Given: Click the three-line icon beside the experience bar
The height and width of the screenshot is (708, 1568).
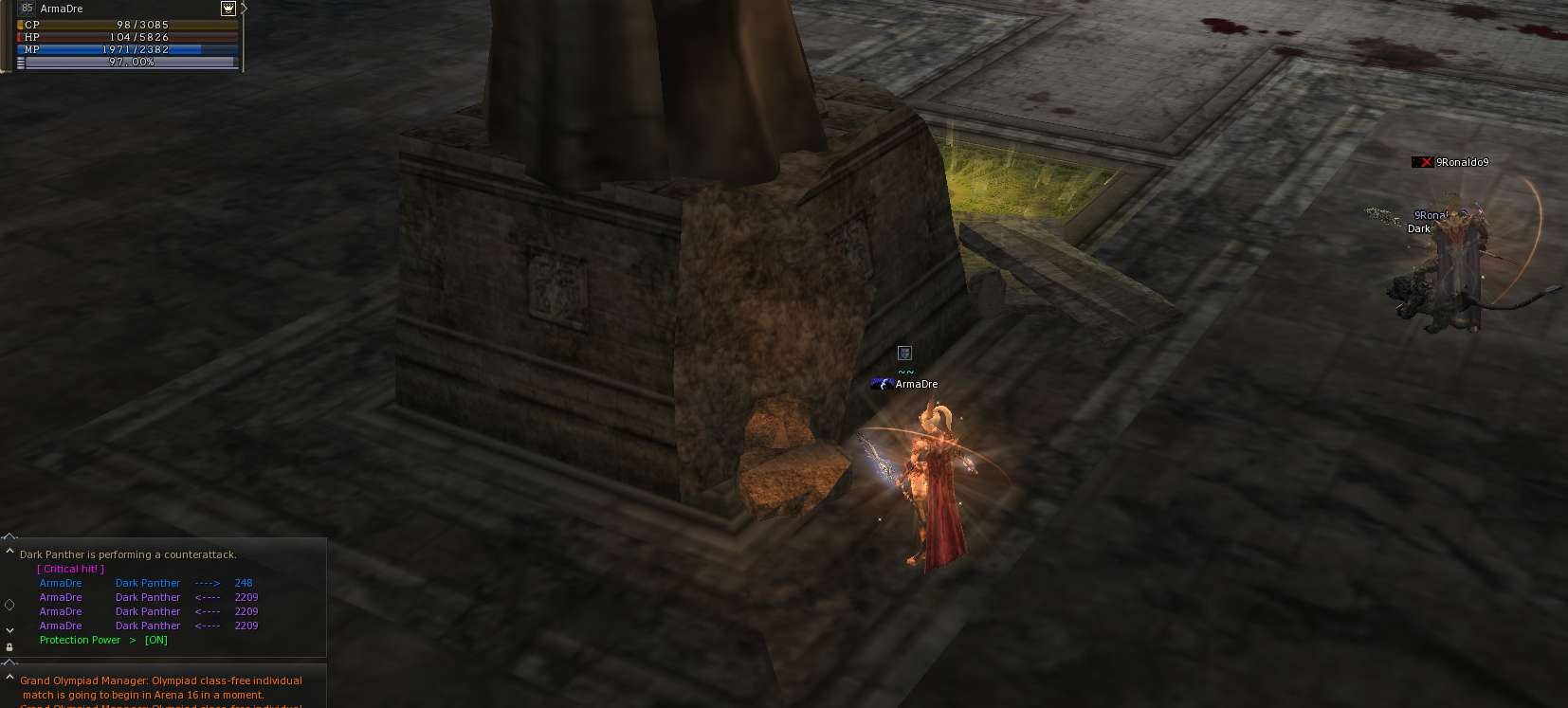Looking at the screenshot, I should click(x=20, y=62).
